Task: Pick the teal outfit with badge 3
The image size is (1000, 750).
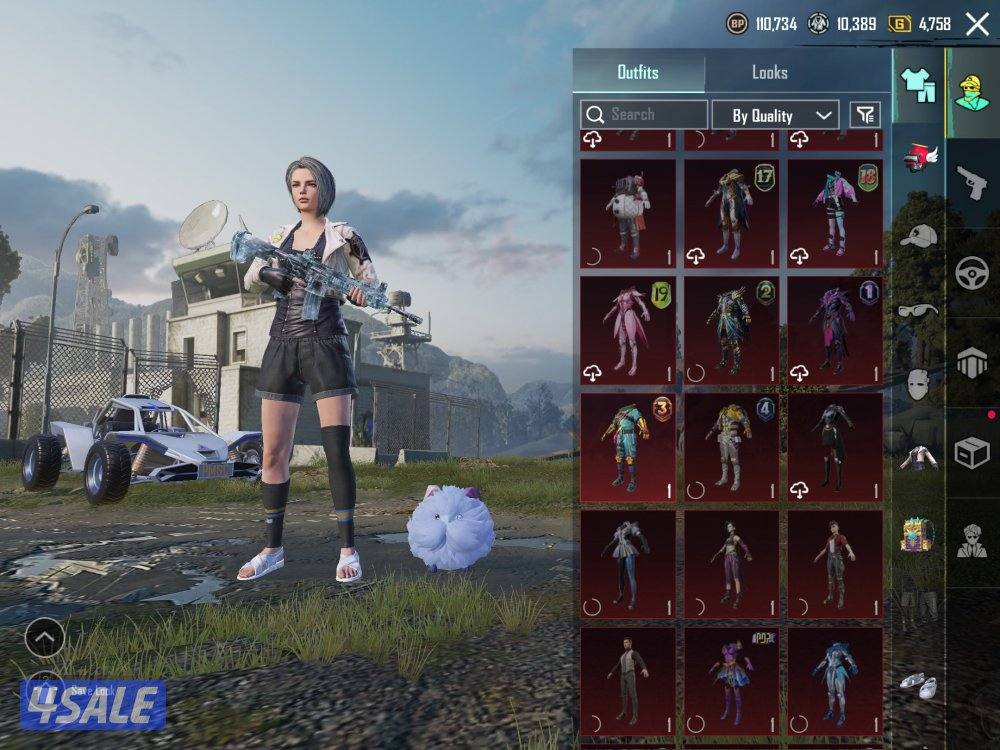Action: (628, 447)
